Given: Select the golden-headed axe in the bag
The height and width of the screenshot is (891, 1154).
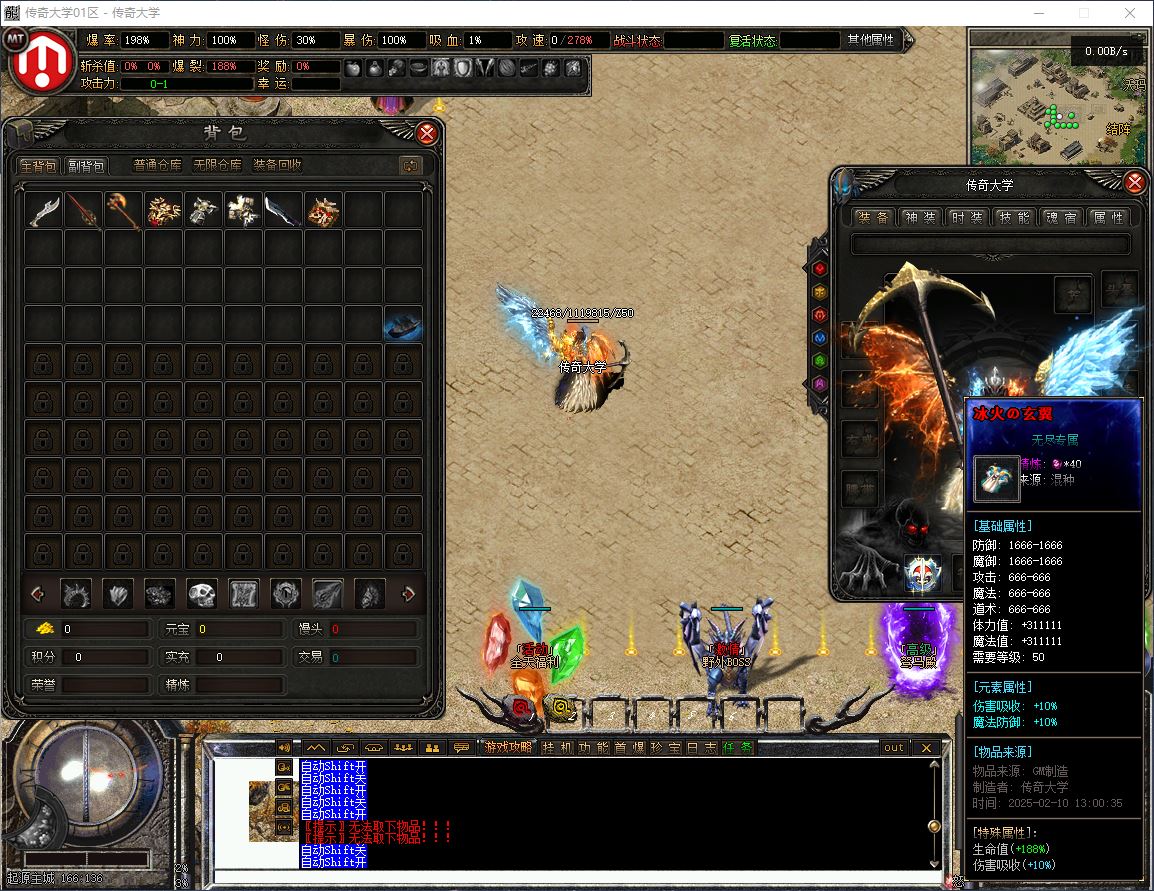Looking at the screenshot, I should (123, 211).
